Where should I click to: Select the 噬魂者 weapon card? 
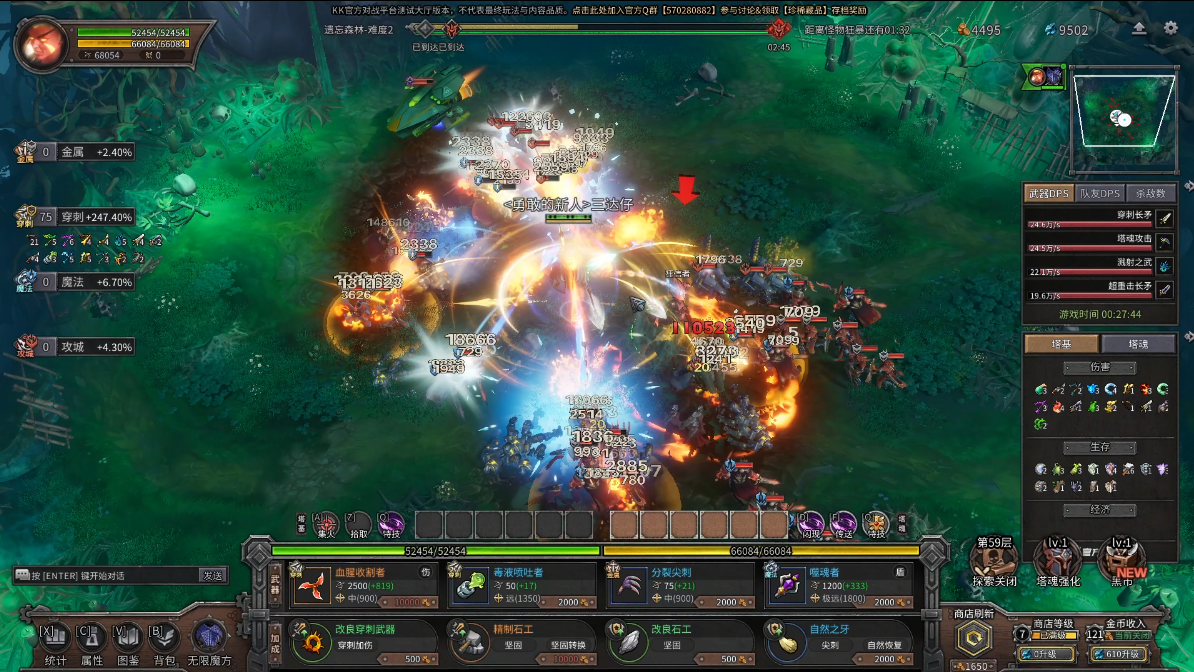[x=838, y=584]
